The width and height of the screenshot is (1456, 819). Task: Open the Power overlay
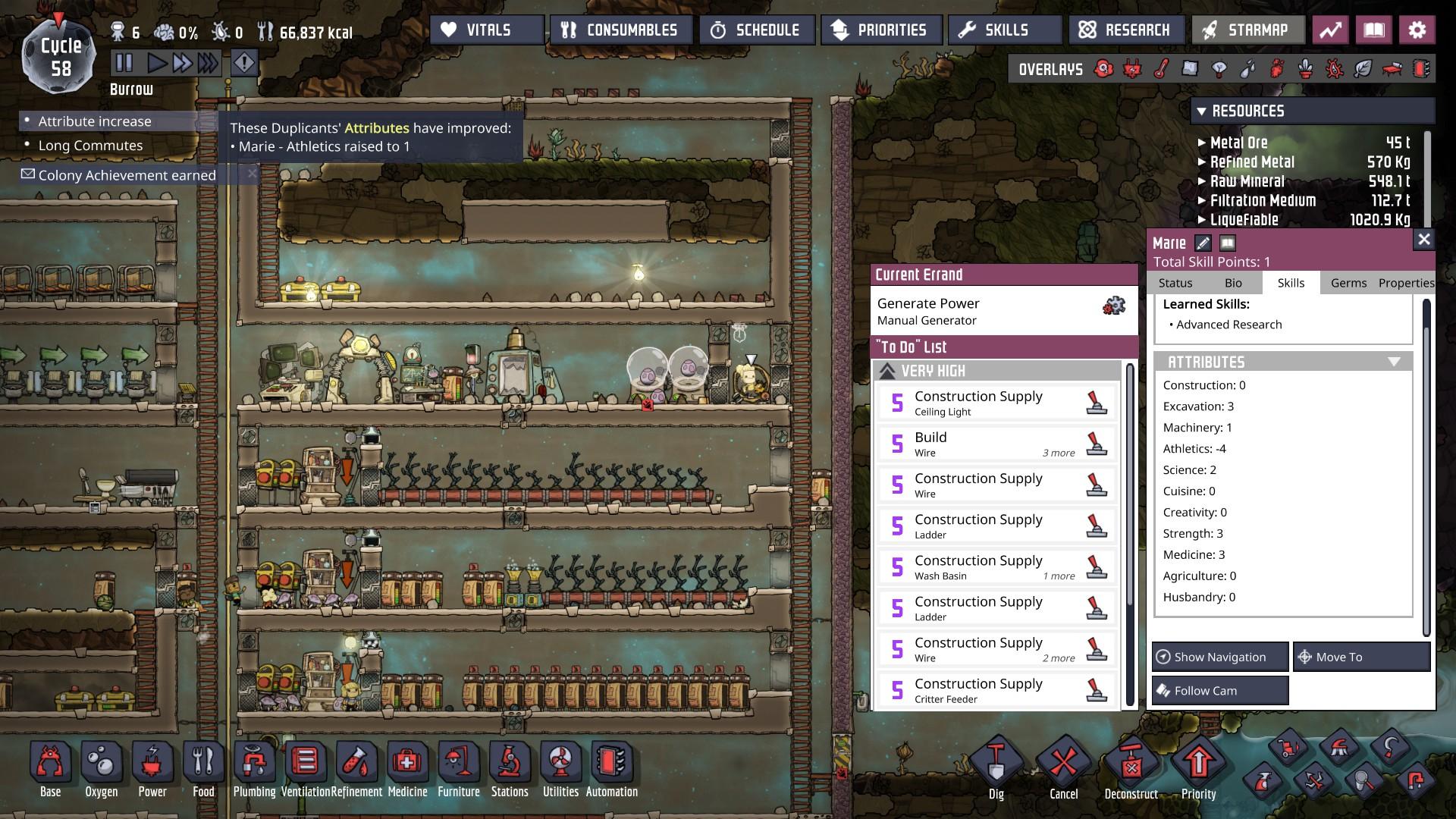1132,69
